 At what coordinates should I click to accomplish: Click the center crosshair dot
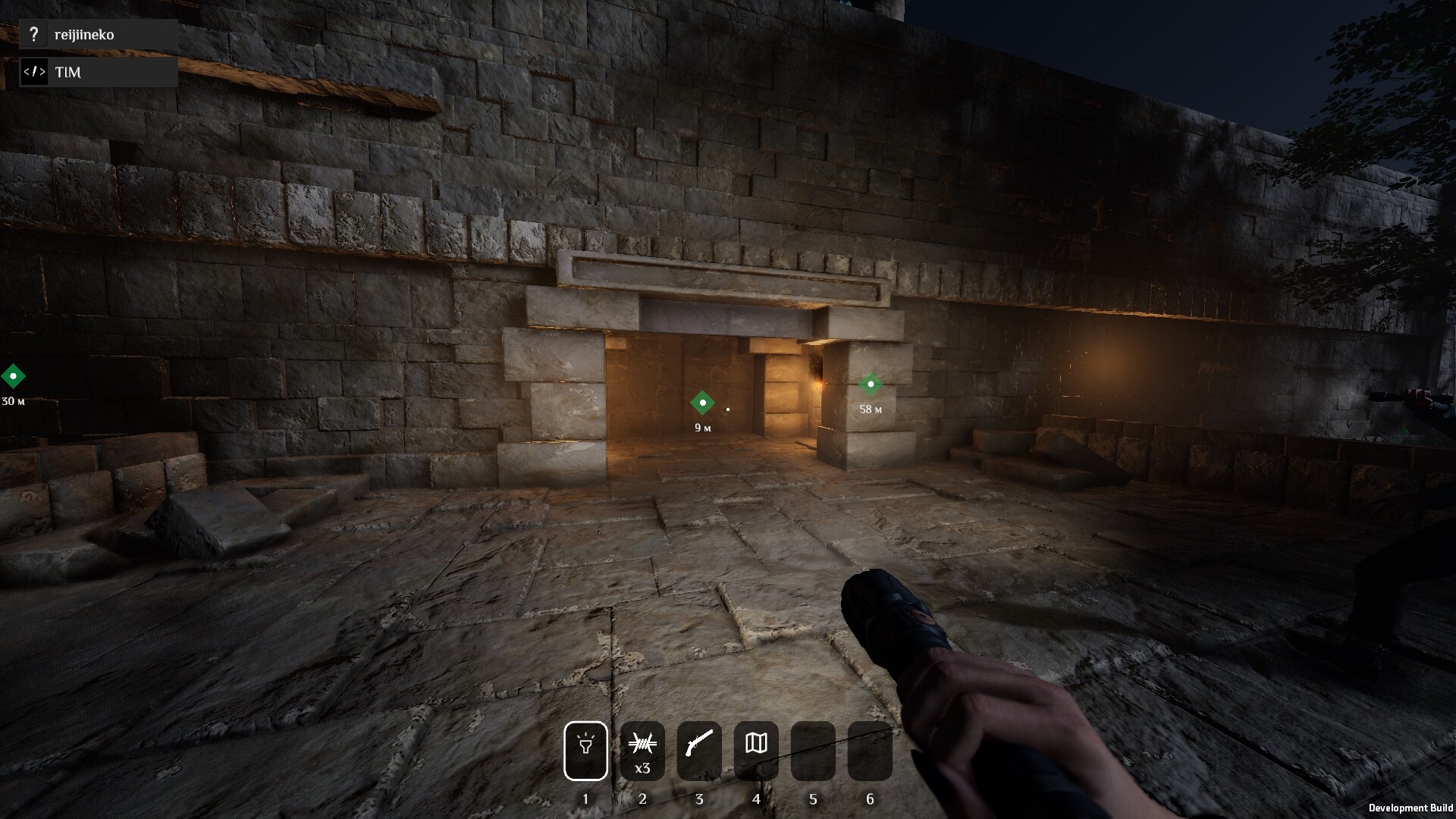[728, 409]
